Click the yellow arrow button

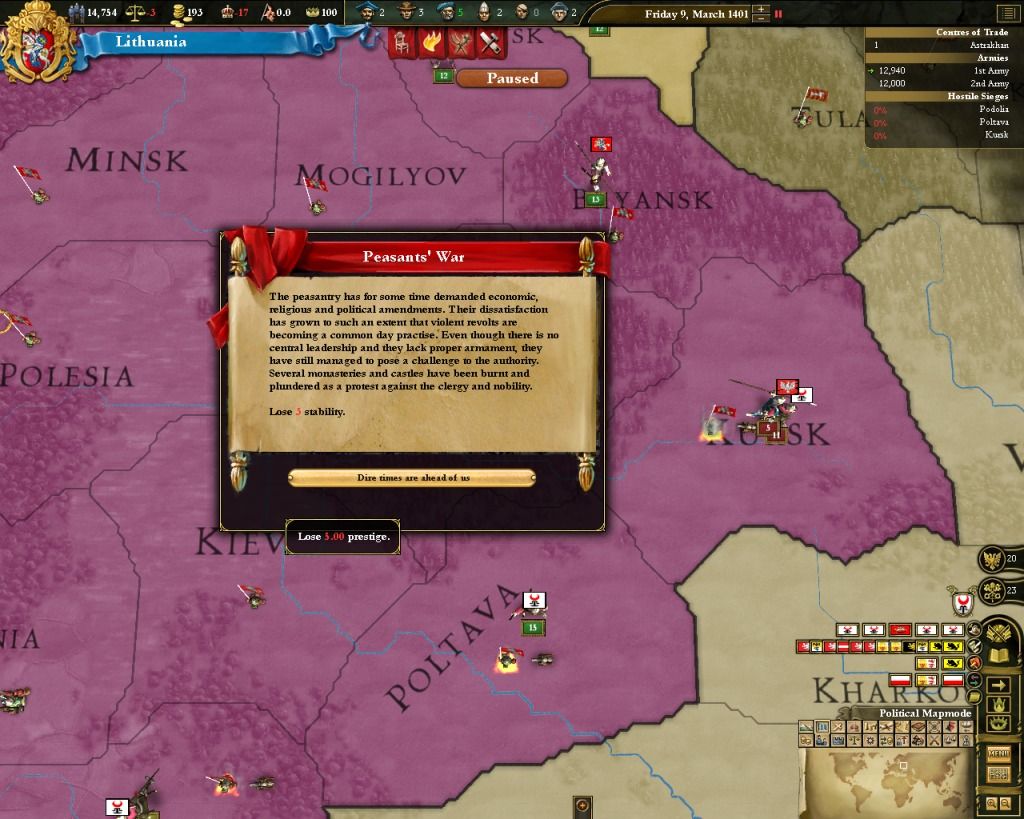(x=997, y=685)
